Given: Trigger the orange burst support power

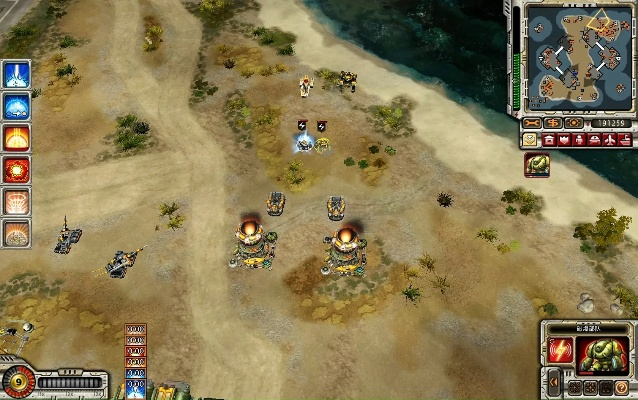Looking at the screenshot, I should pos(16,138).
